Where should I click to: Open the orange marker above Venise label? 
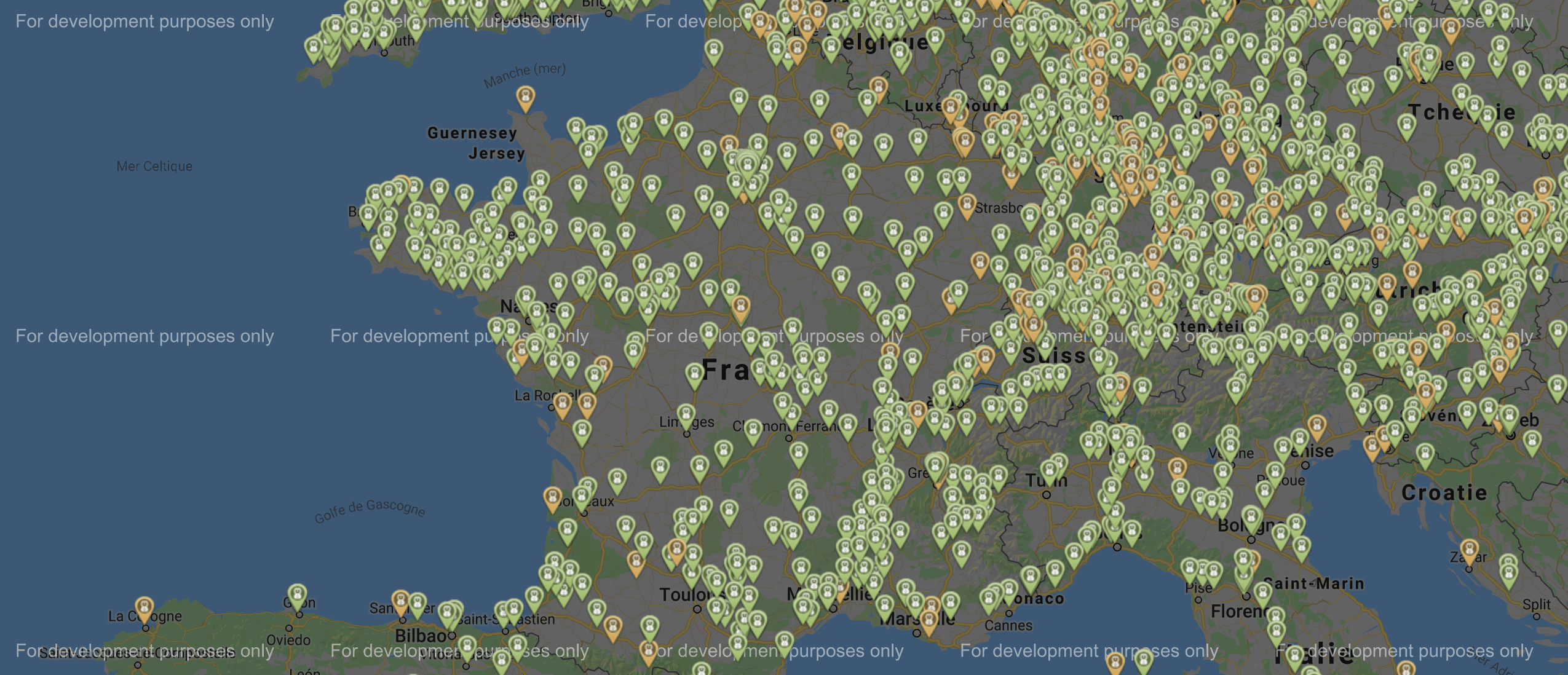[1317, 425]
